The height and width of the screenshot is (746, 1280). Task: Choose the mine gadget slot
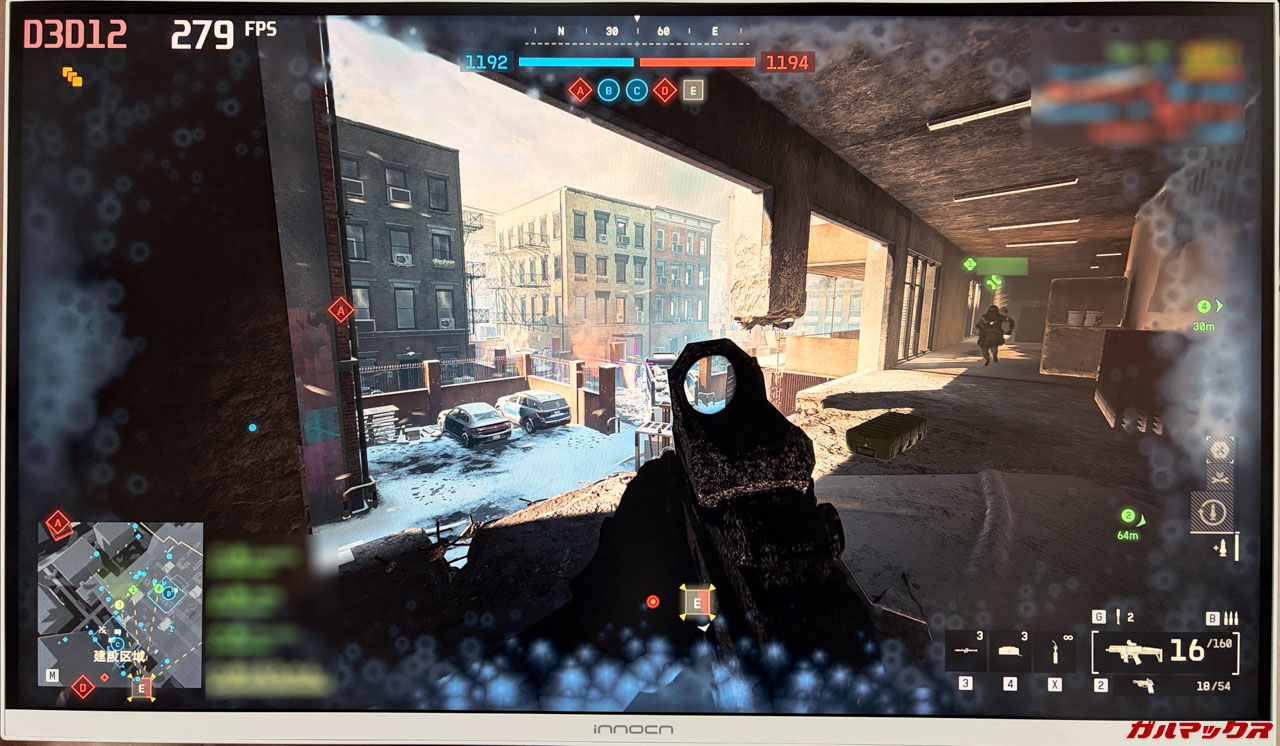coord(1010,651)
